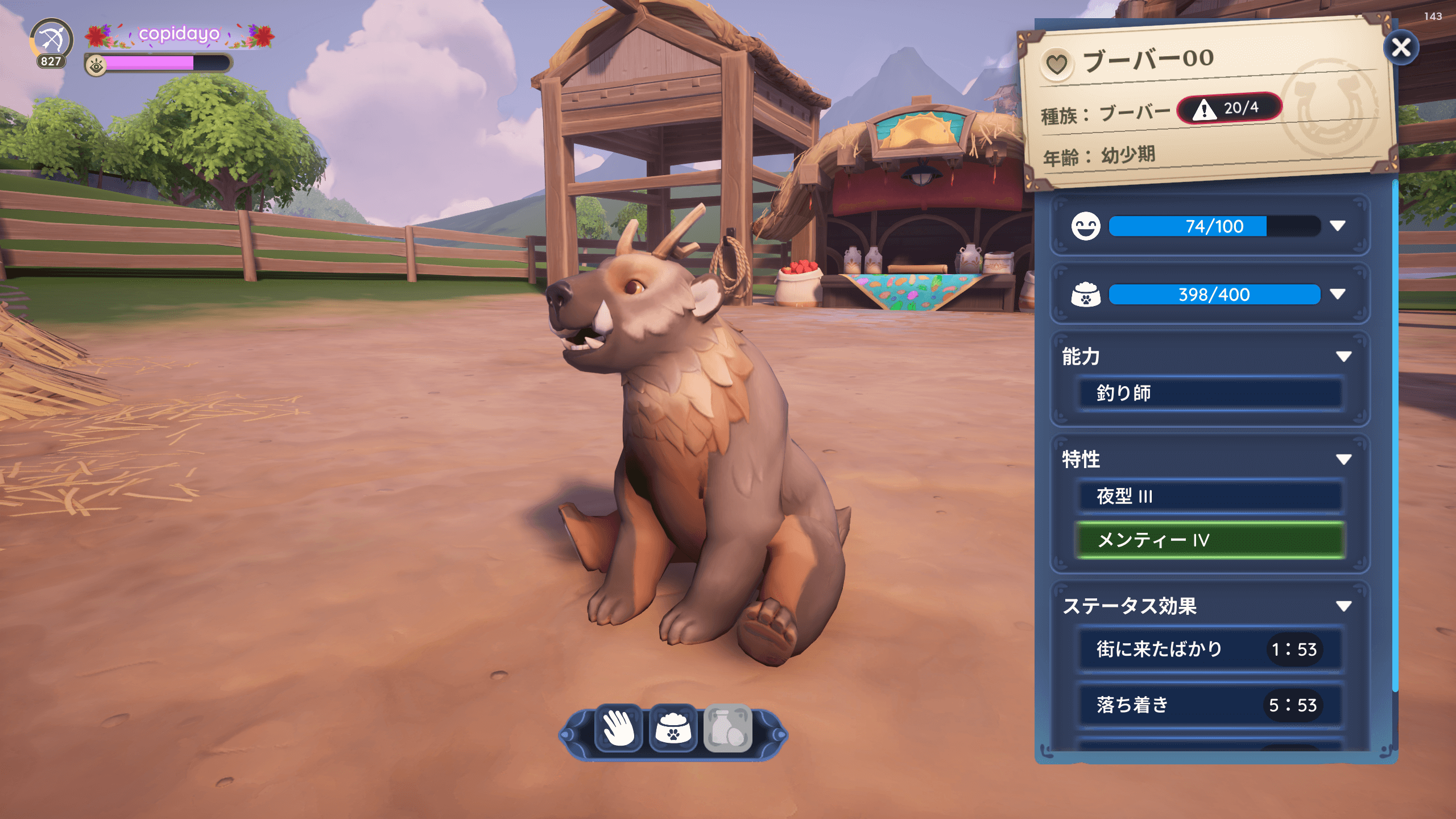The image size is (1456, 819).
Task: Select the メンティー IV trait
Action: (x=1209, y=540)
